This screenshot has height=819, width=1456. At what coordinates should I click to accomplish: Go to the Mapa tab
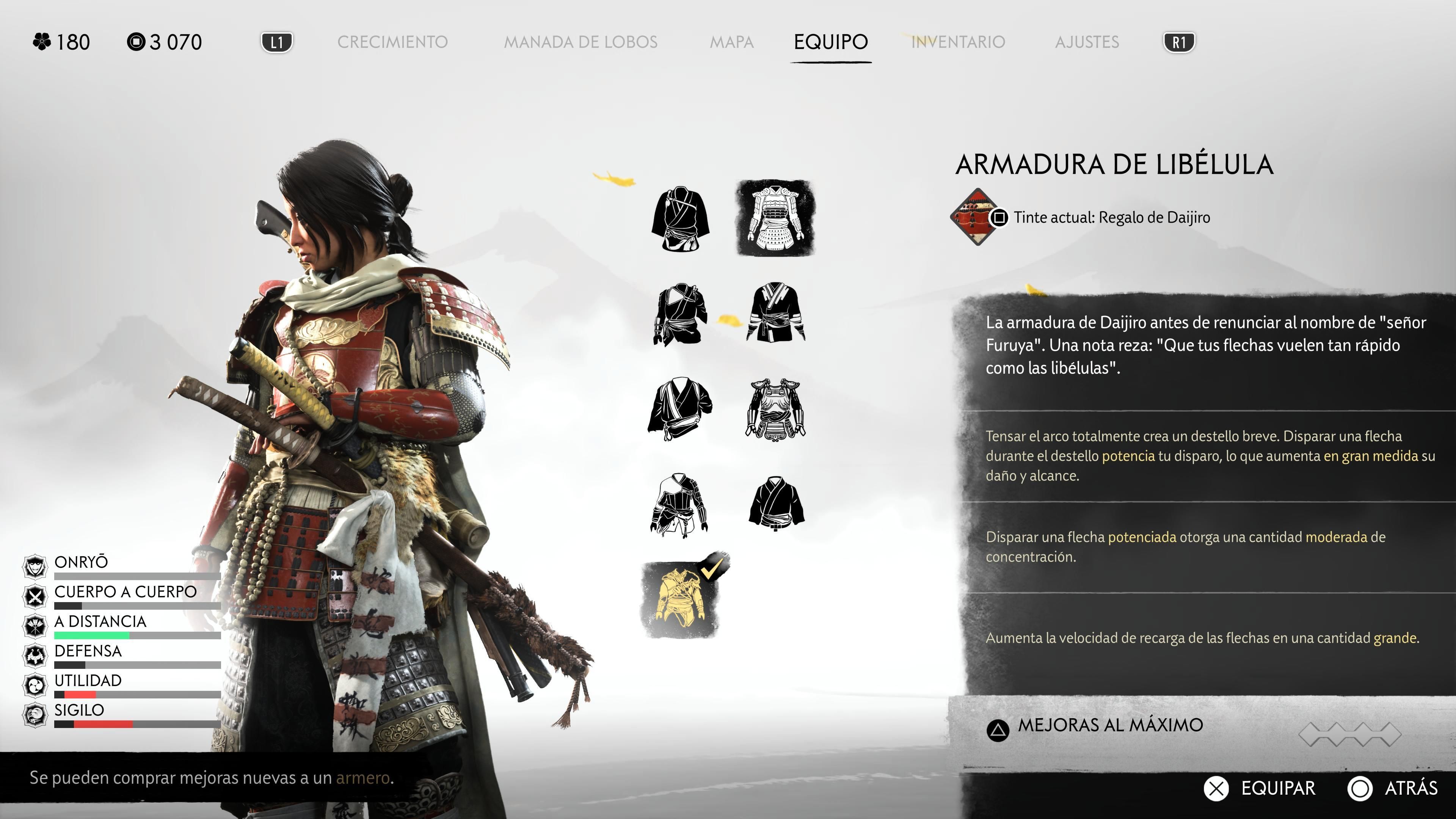(x=731, y=42)
